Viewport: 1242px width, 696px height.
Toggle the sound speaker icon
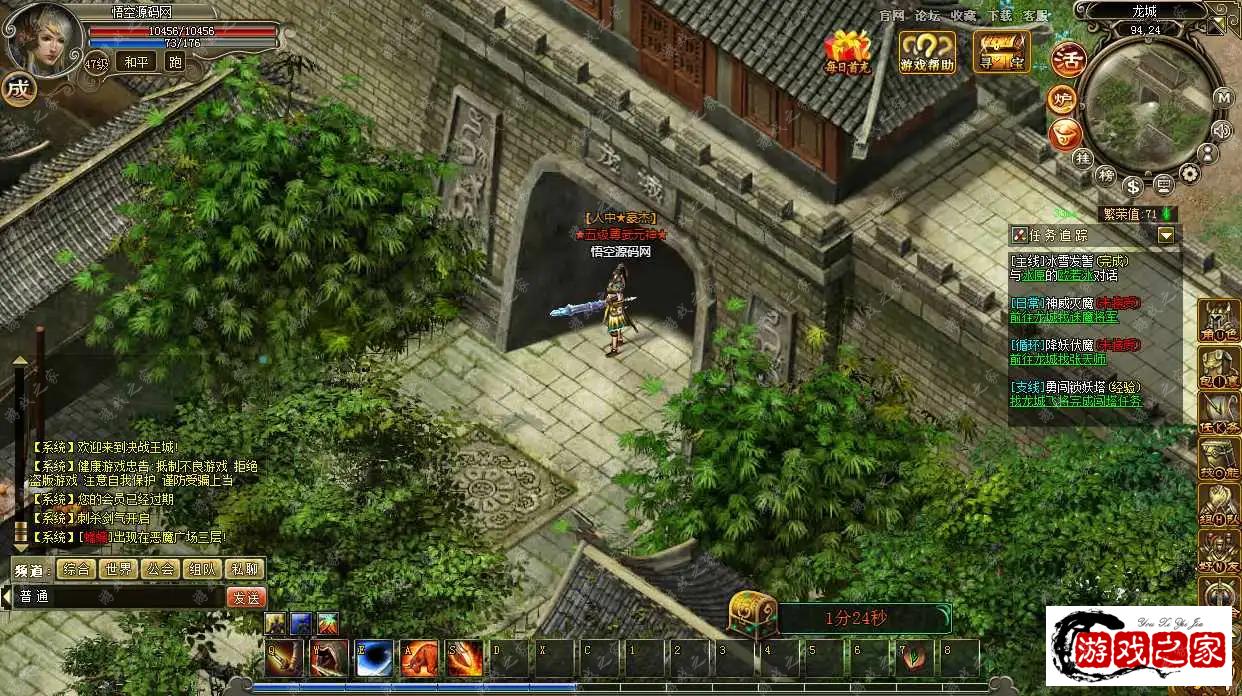1220,130
